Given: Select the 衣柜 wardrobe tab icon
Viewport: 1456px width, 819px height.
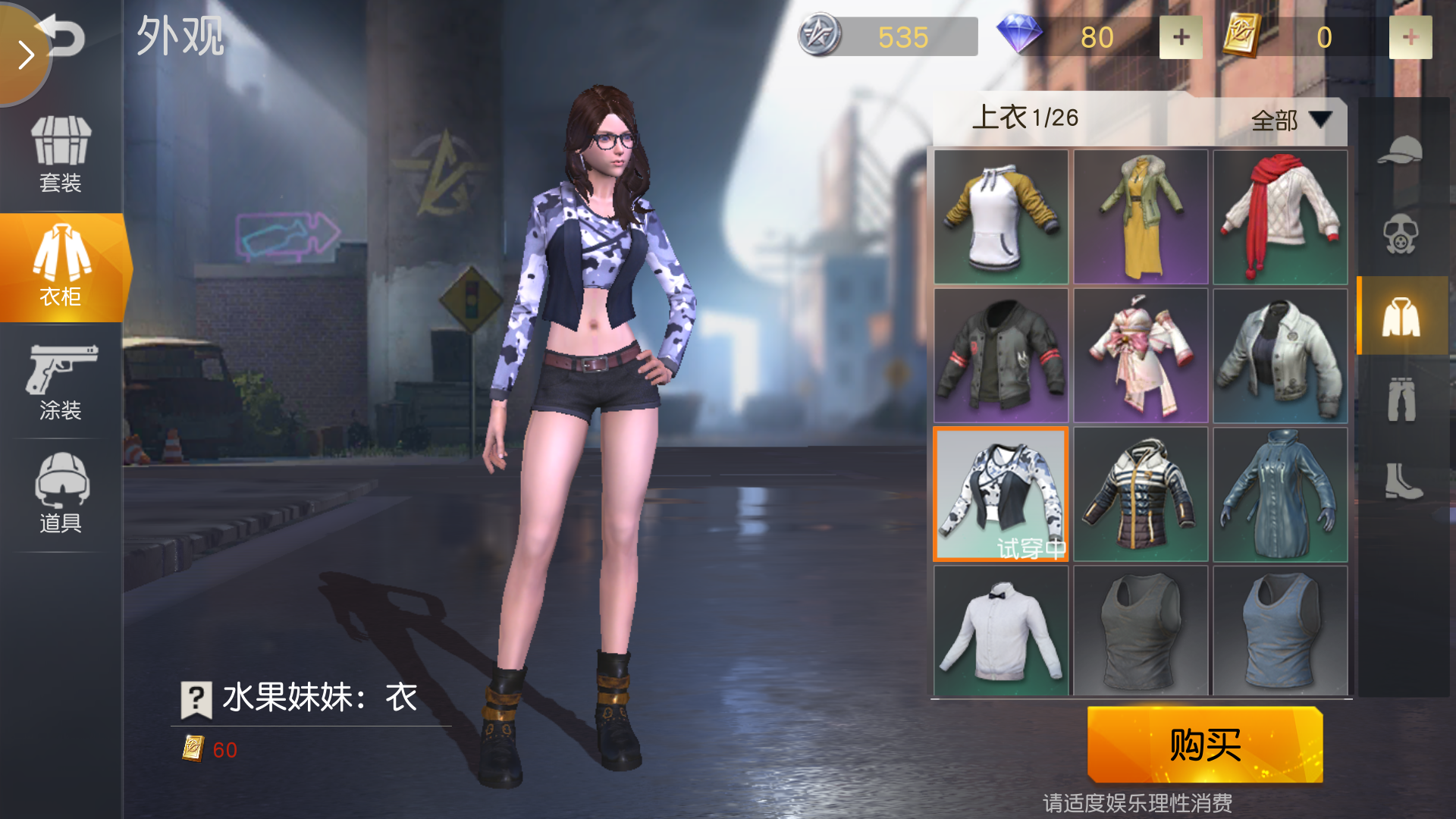Looking at the screenshot, I should (61, 265).
